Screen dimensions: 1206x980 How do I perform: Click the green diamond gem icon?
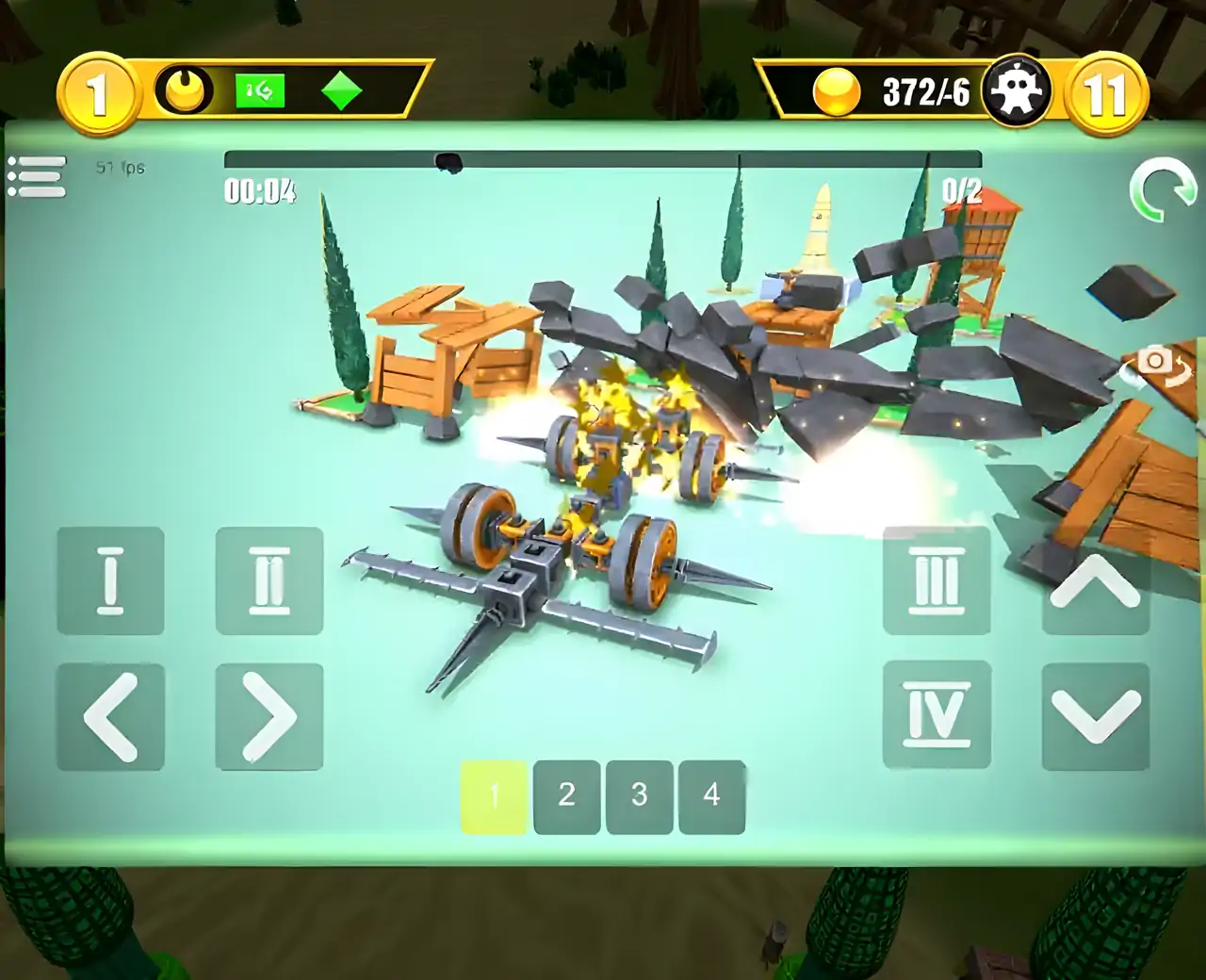pos(342,91)
